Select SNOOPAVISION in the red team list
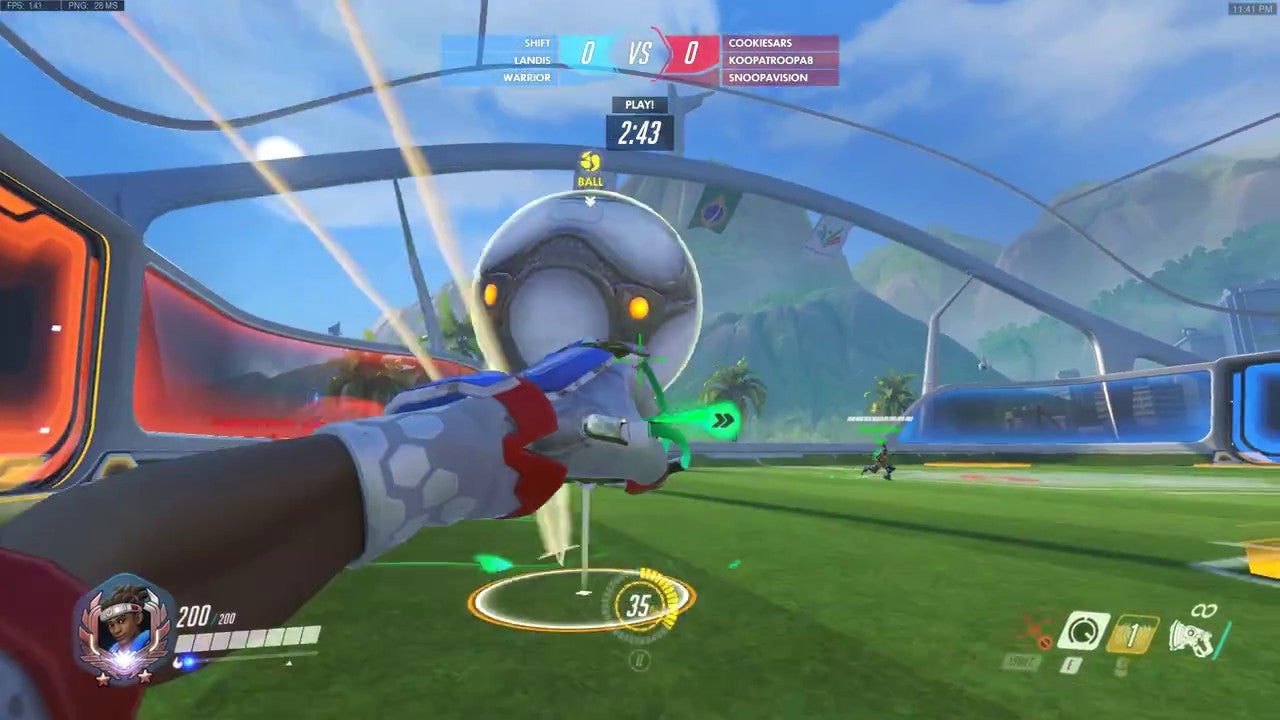 (x=768, y=77)
